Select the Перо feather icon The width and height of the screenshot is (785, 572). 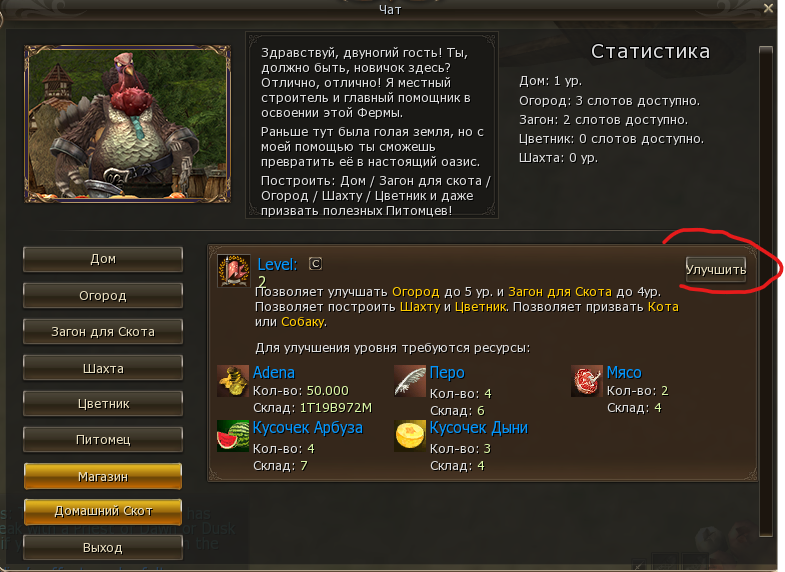[x=410, y=381]
